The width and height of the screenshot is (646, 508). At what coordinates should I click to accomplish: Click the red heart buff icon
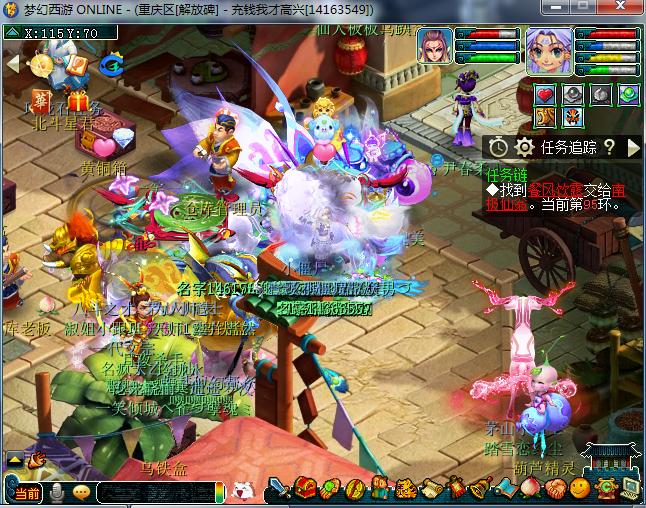(x=545, y=95)
